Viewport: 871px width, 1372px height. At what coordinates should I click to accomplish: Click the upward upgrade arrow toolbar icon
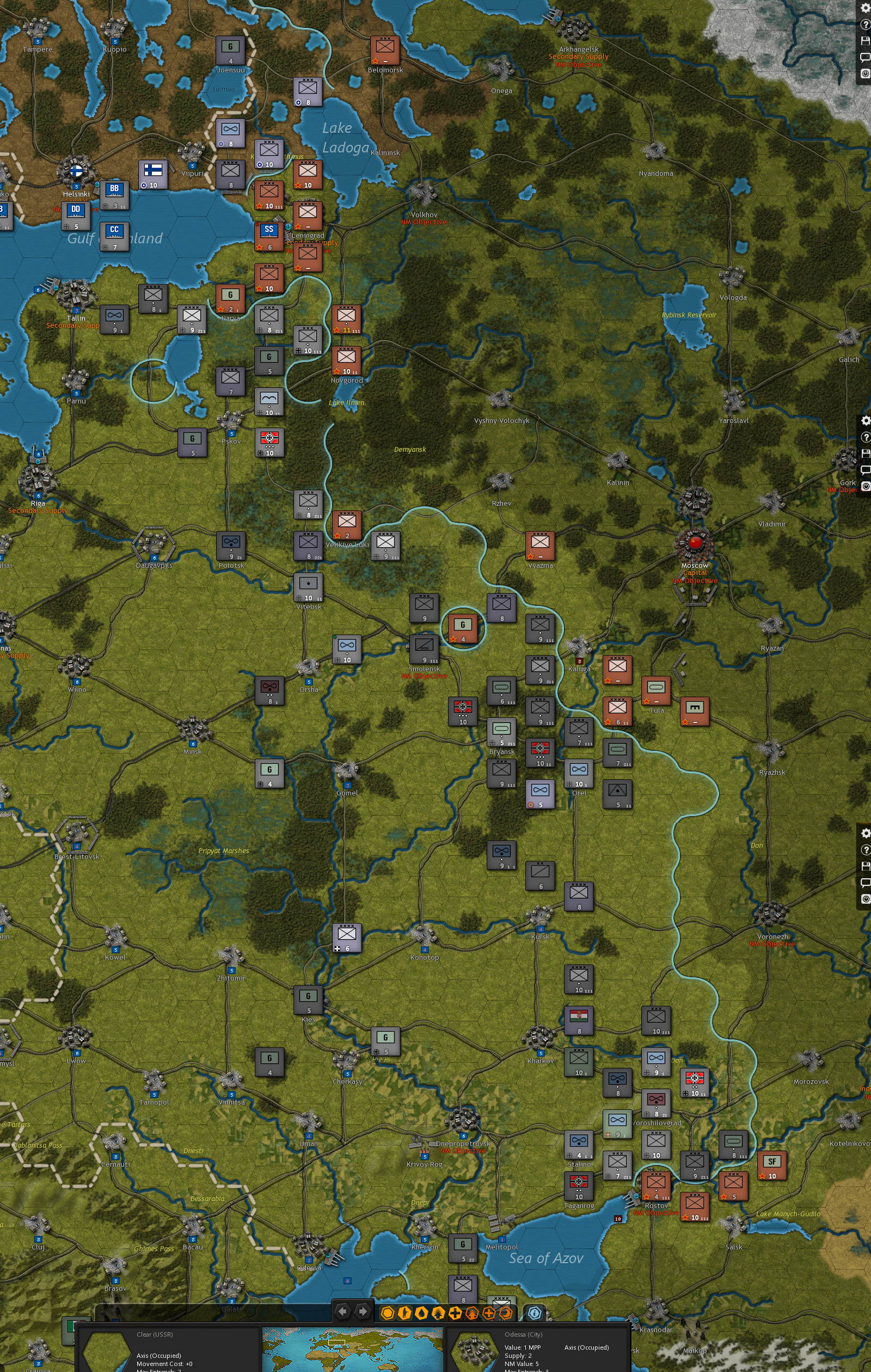(473, 1311)
